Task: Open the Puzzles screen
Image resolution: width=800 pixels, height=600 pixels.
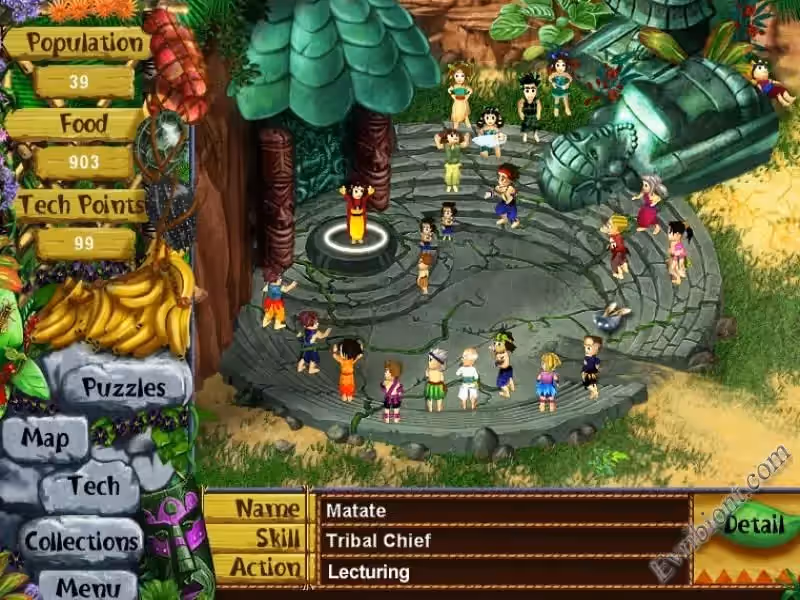Action: click(123, 387)
